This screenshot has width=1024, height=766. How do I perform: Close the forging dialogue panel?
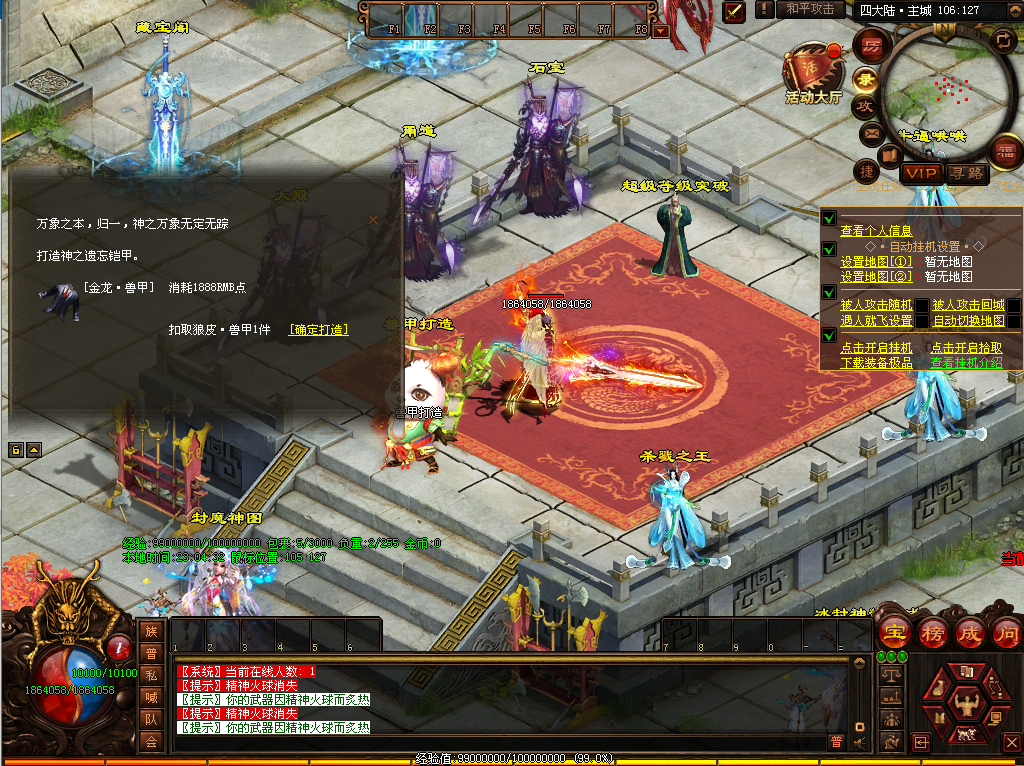pyautogui.click(x=374, y=219)
